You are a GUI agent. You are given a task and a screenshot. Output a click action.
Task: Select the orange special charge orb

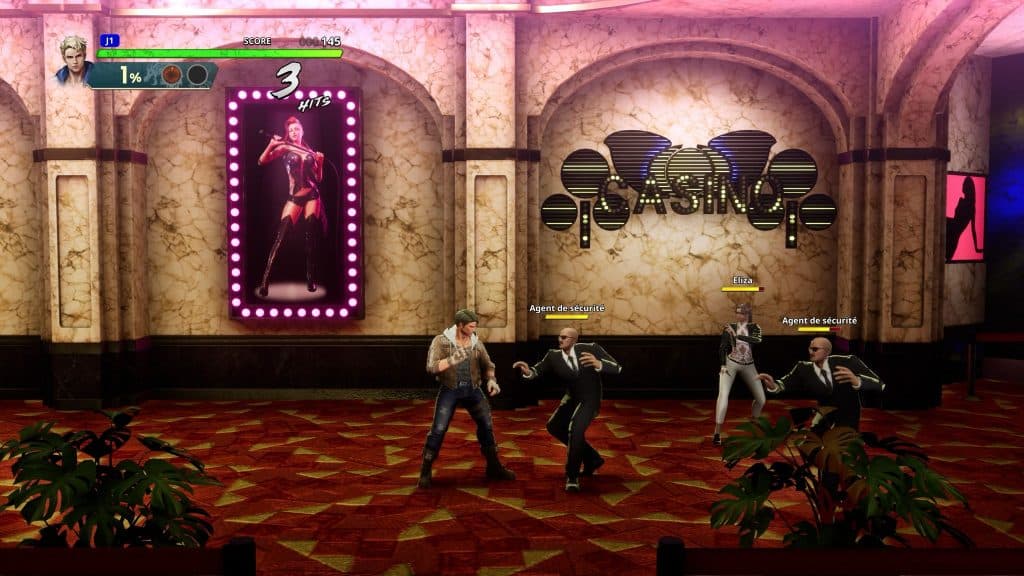coord(172,75)
